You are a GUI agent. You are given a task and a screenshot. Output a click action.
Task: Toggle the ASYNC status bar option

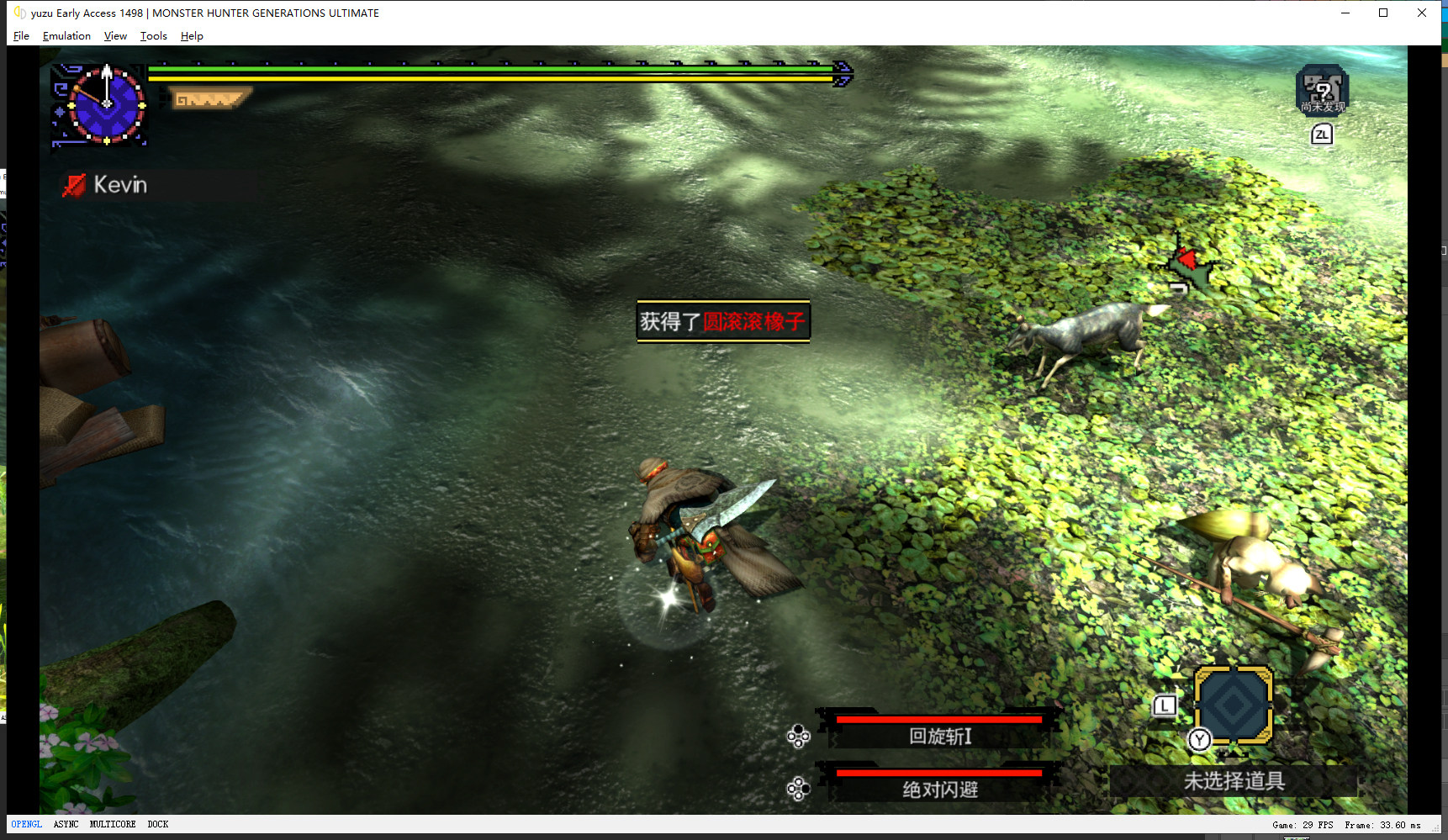point(66,825)
